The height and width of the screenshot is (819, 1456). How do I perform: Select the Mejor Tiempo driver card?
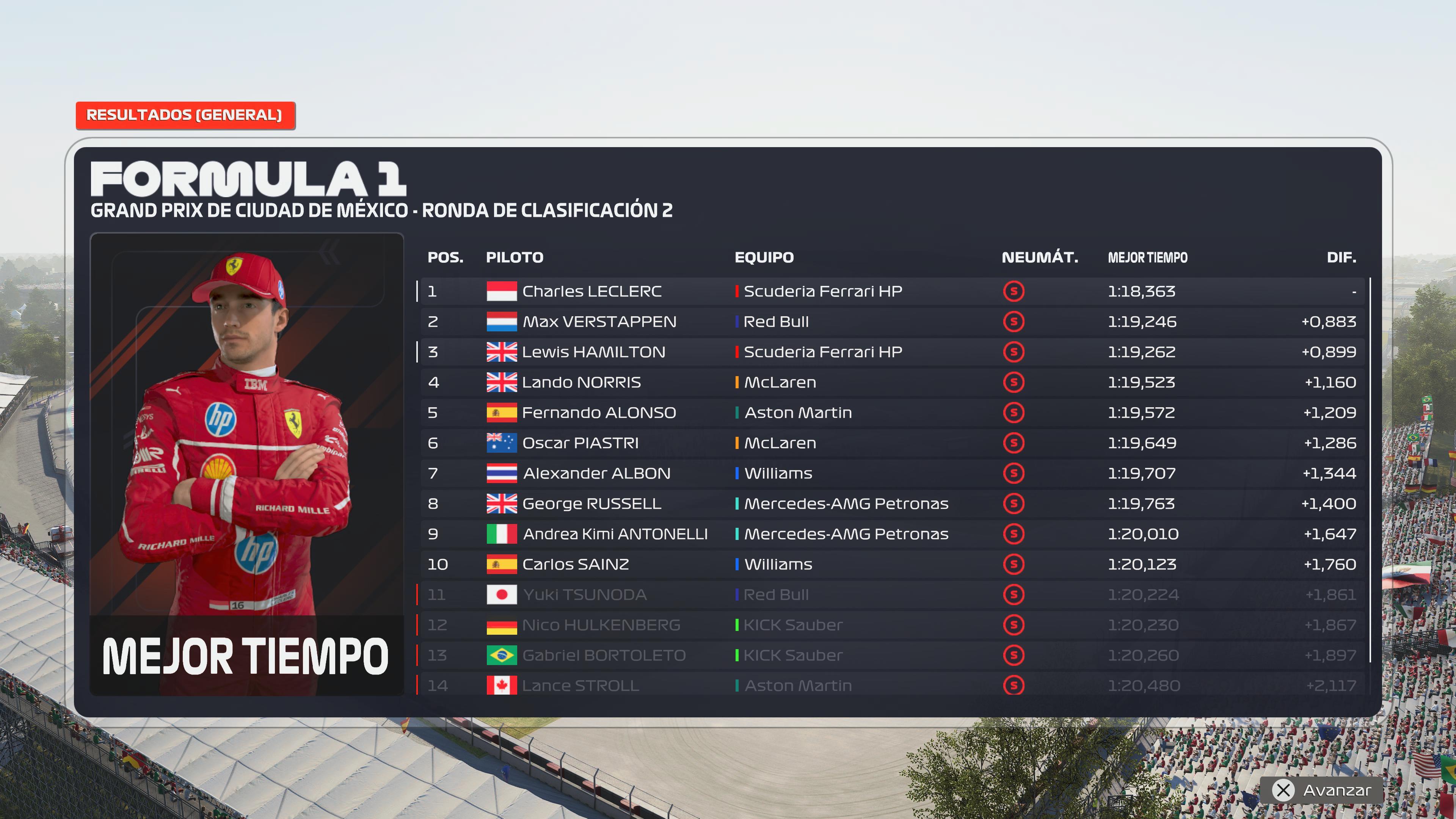pos(246,463)
